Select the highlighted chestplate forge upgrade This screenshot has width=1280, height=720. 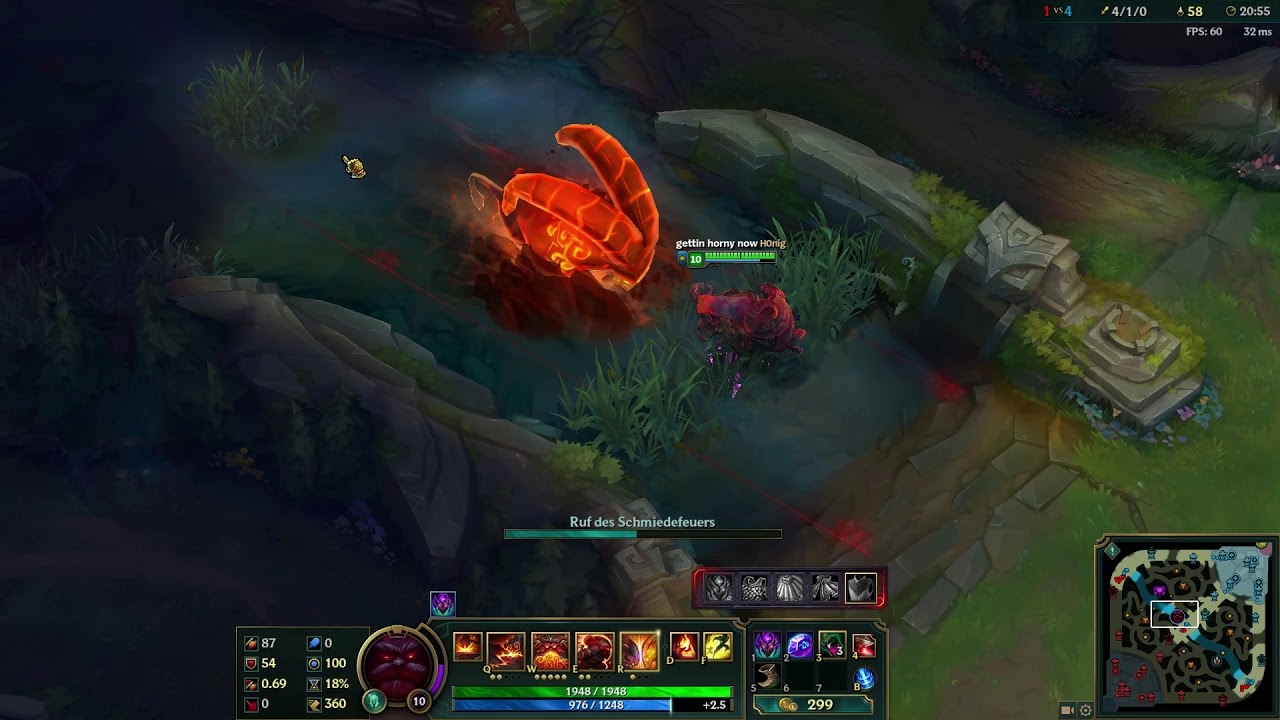pos(860,589)
